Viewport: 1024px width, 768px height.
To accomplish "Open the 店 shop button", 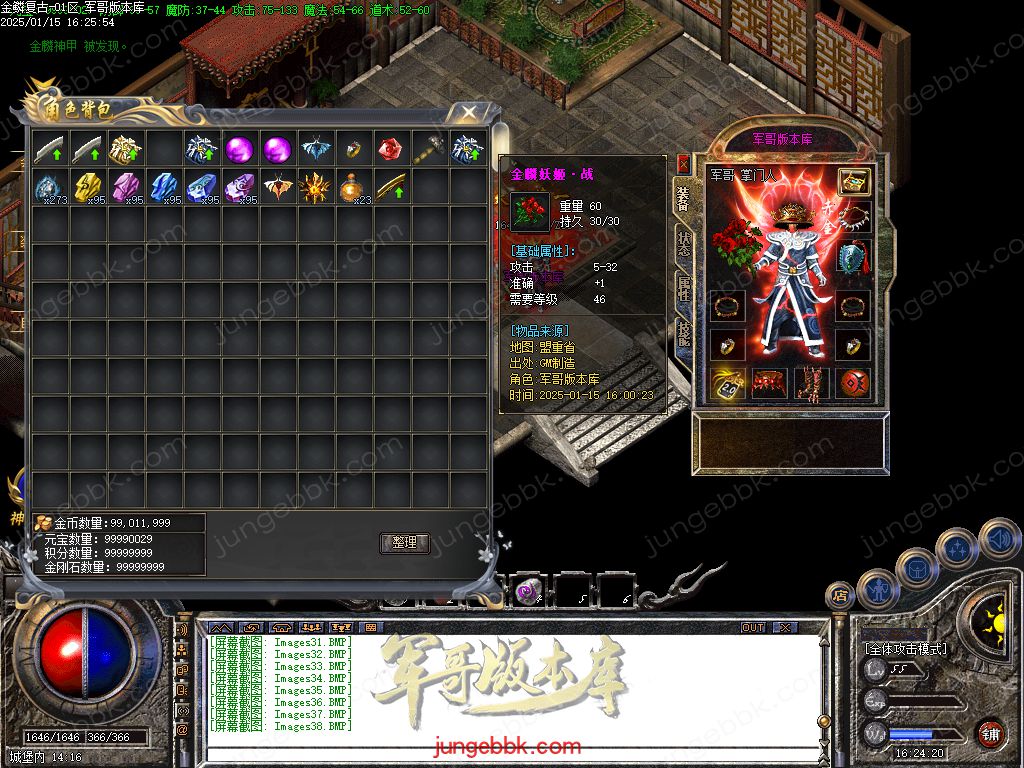I will [840, 596].
